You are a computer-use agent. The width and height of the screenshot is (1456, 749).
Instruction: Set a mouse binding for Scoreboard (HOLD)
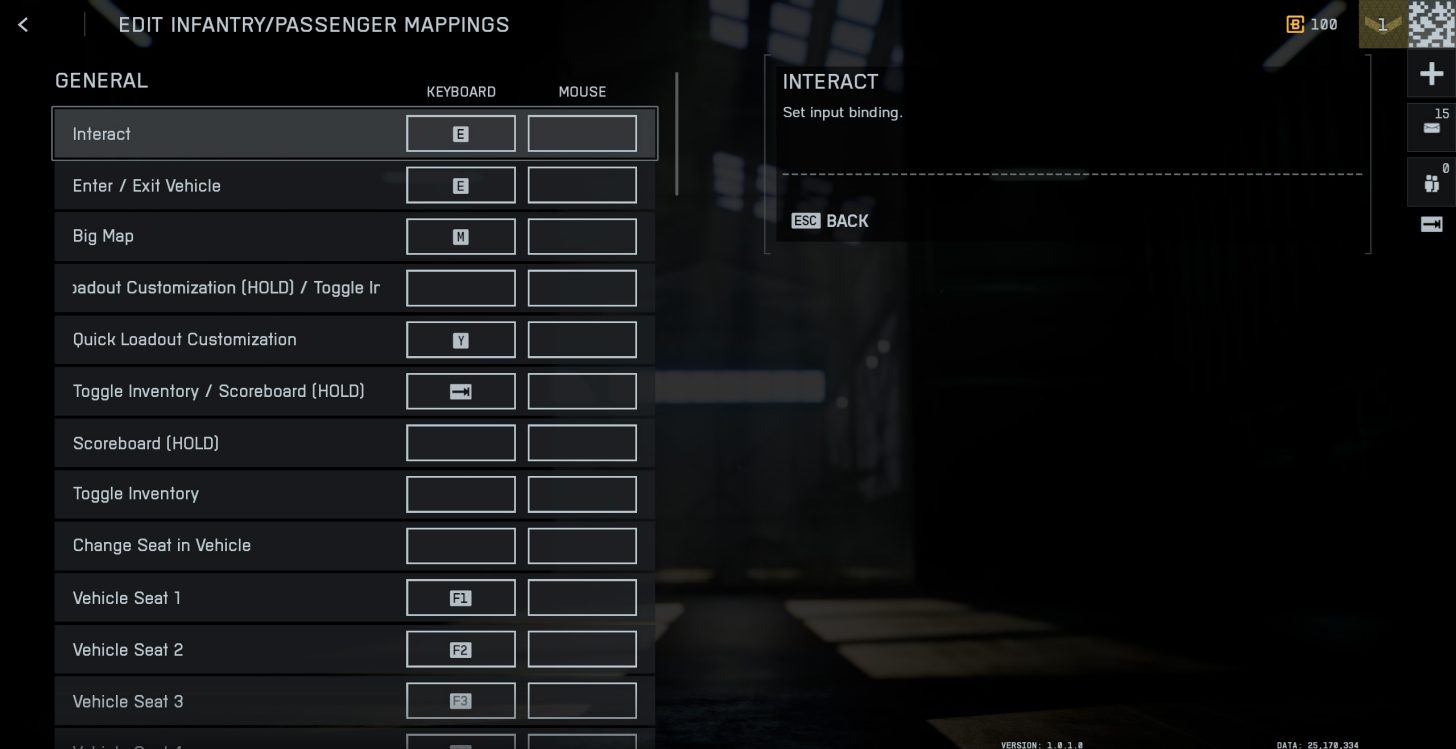tap(582, 442)
